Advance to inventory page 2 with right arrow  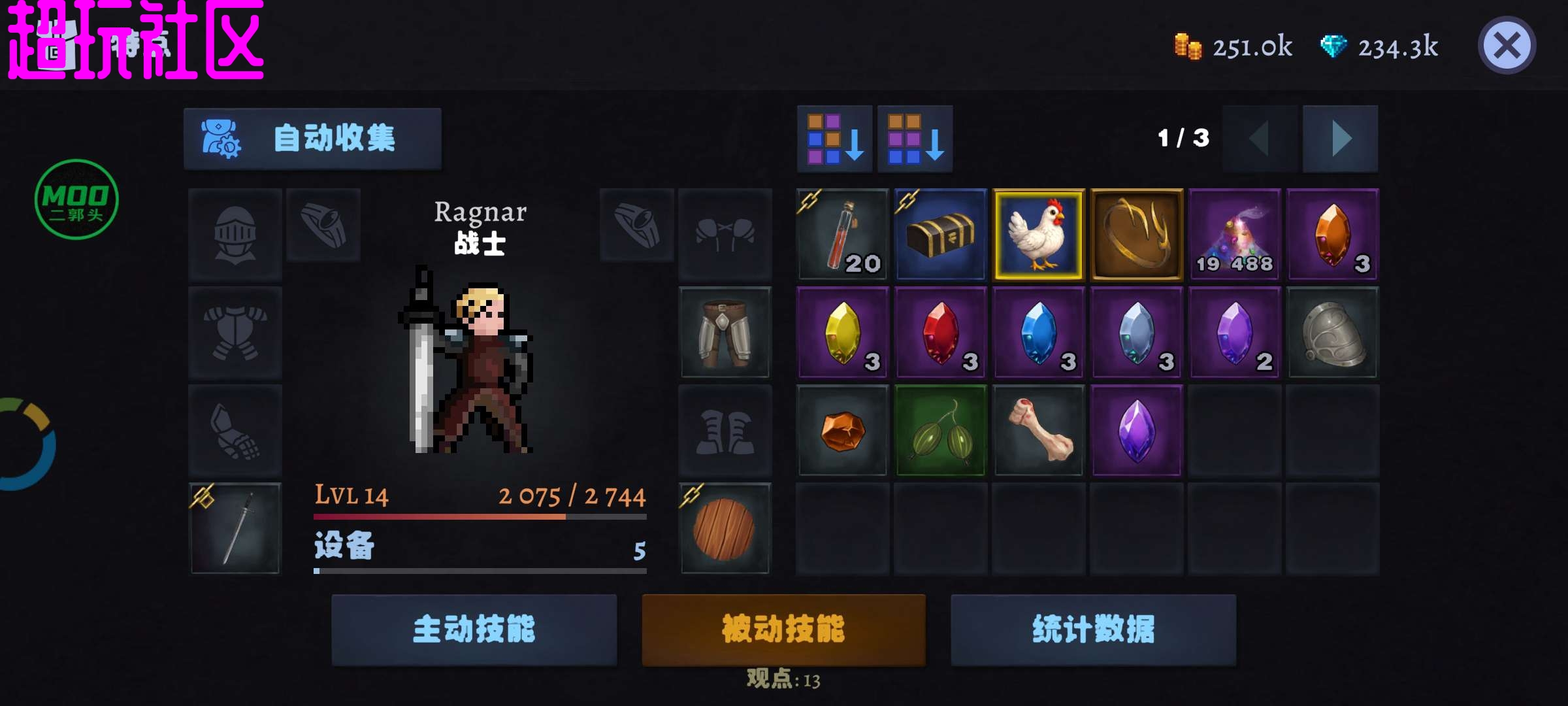pos(1341,139)
